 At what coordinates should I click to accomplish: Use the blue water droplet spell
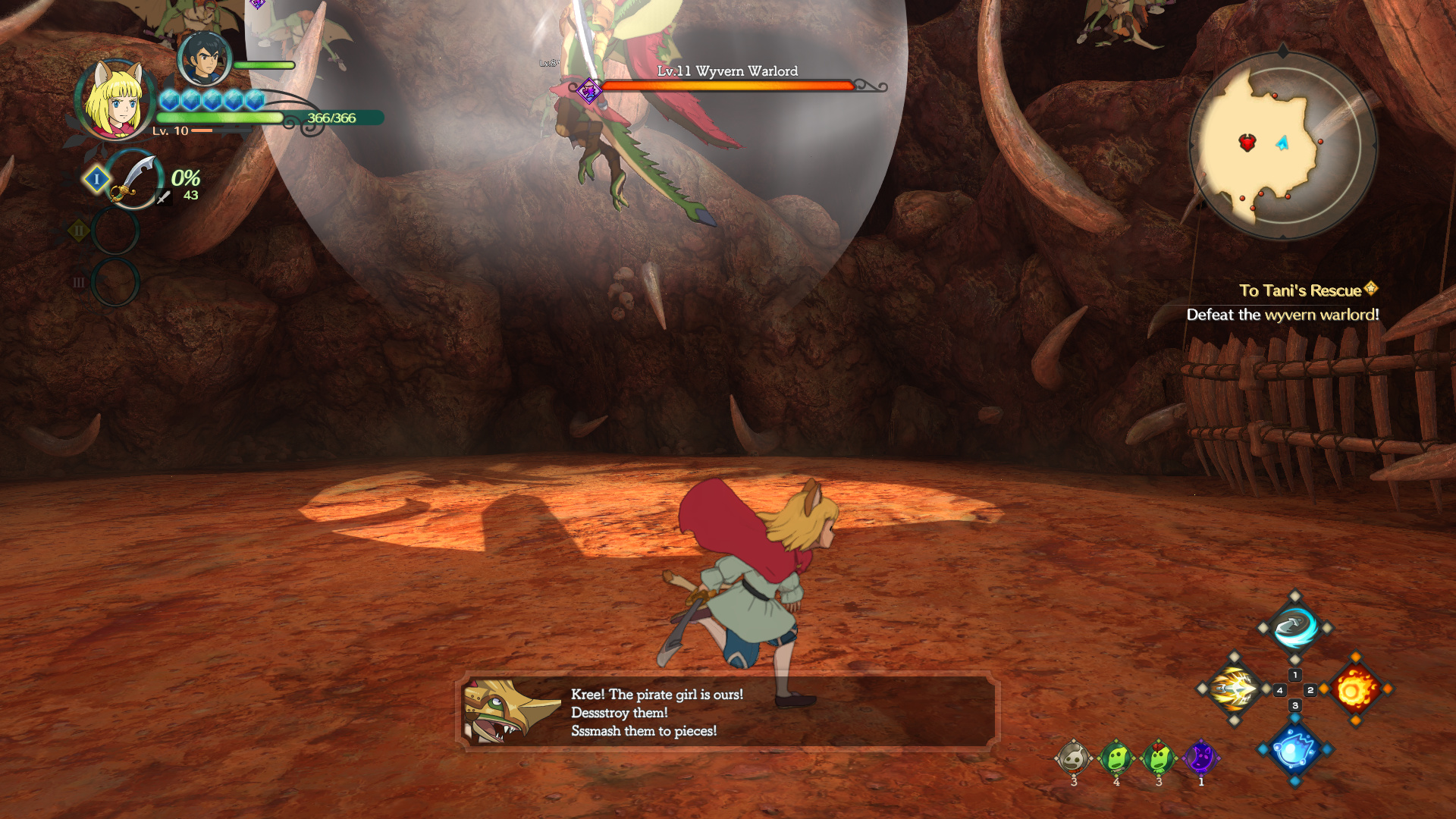[1294, 750]
